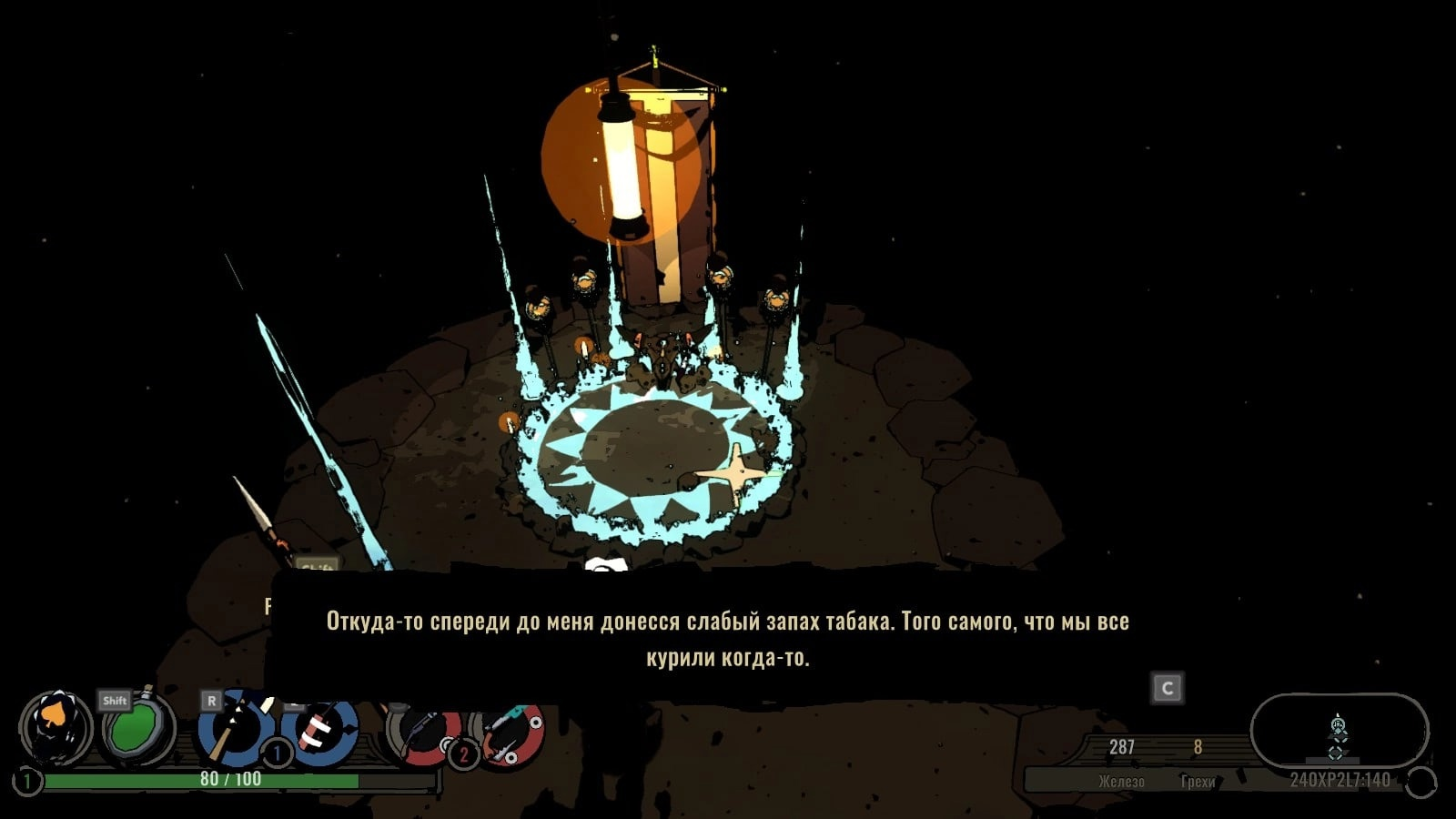The width and height of the screenshot is (1456, 819).
Task: Open the minimap panel
Action: [1339, 732]
